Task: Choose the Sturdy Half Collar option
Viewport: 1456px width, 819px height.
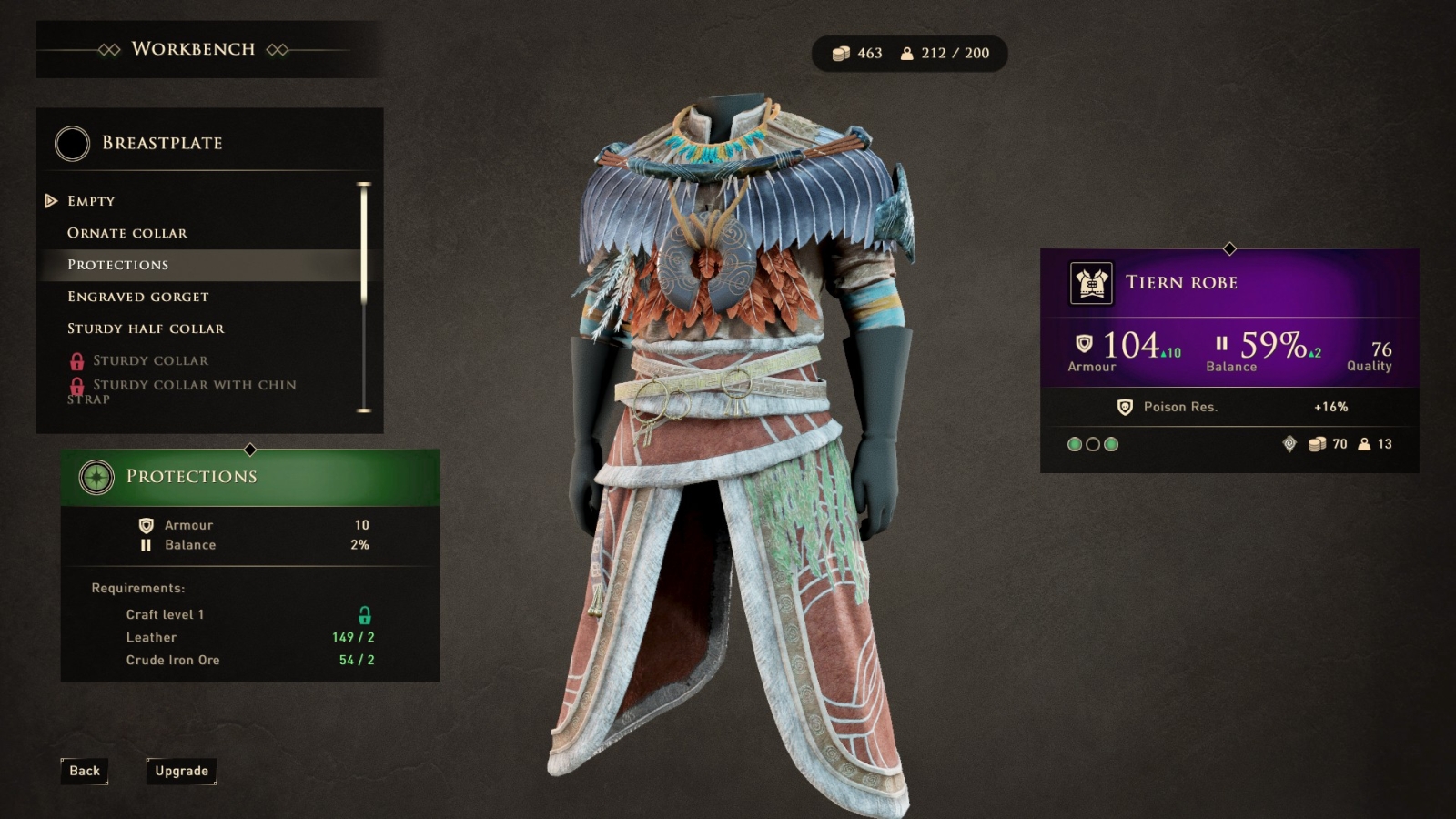Action: click(146, 329)
